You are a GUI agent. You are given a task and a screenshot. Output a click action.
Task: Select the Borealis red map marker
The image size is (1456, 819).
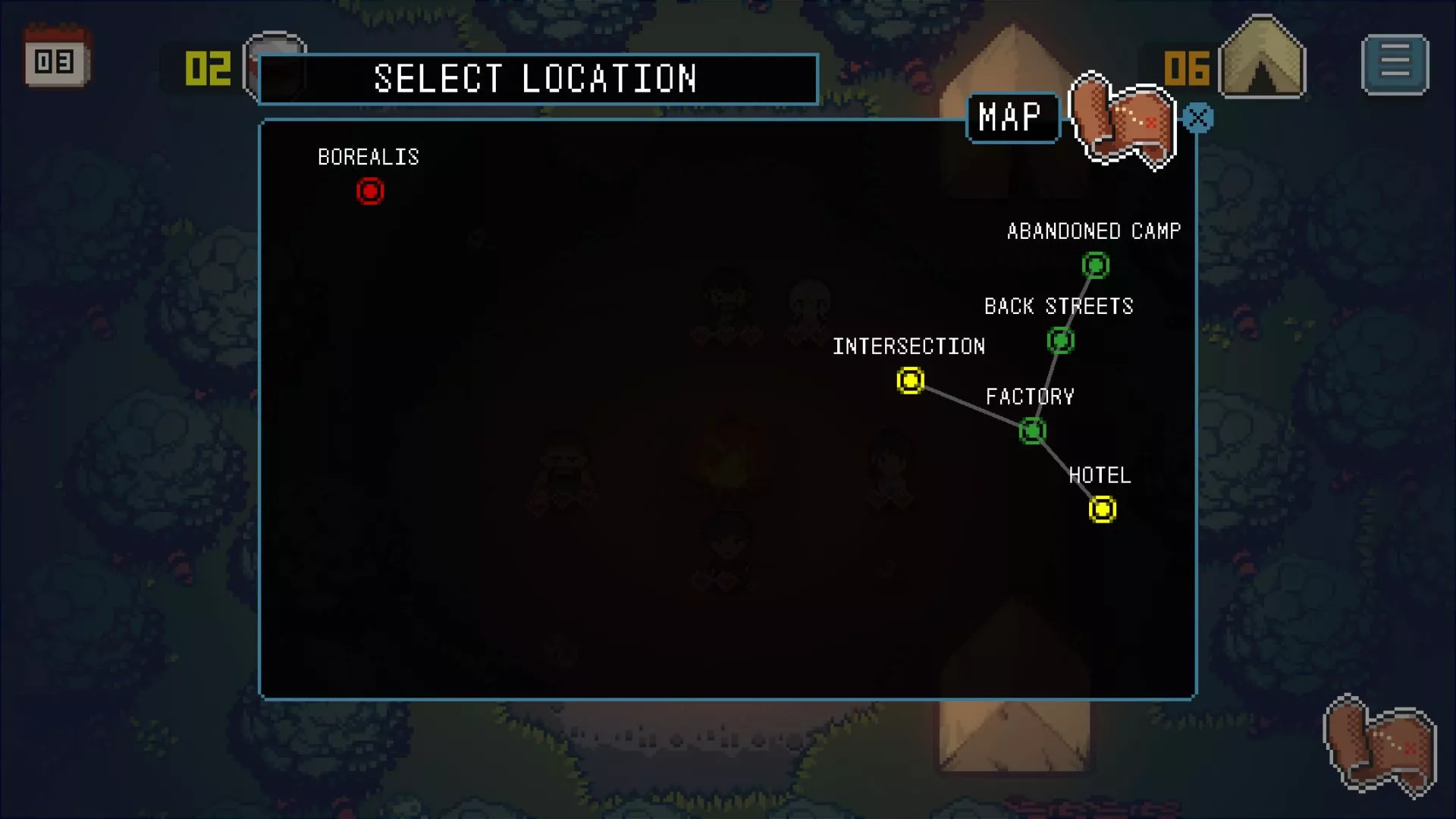[x=370, y=191]
